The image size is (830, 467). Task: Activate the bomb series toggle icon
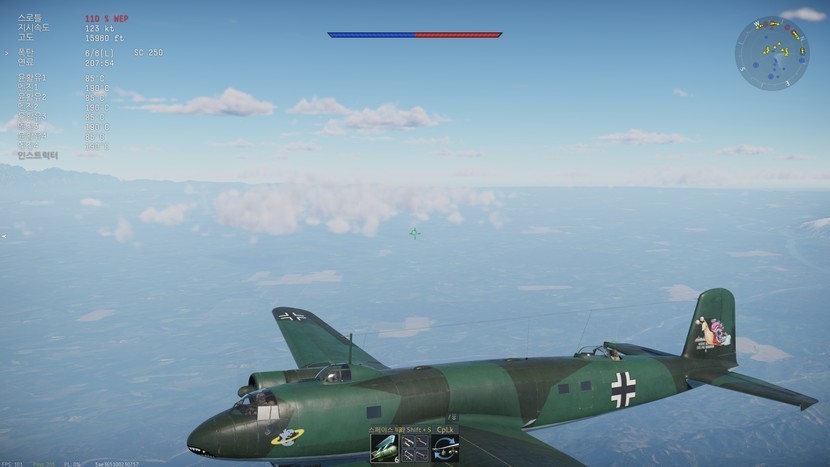click(446, 448)
